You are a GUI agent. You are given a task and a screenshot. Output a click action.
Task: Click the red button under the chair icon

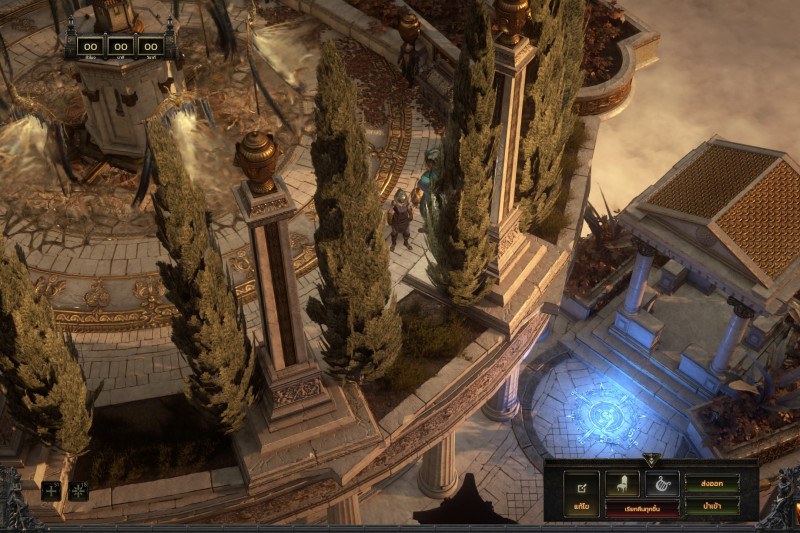pos(641,508)
